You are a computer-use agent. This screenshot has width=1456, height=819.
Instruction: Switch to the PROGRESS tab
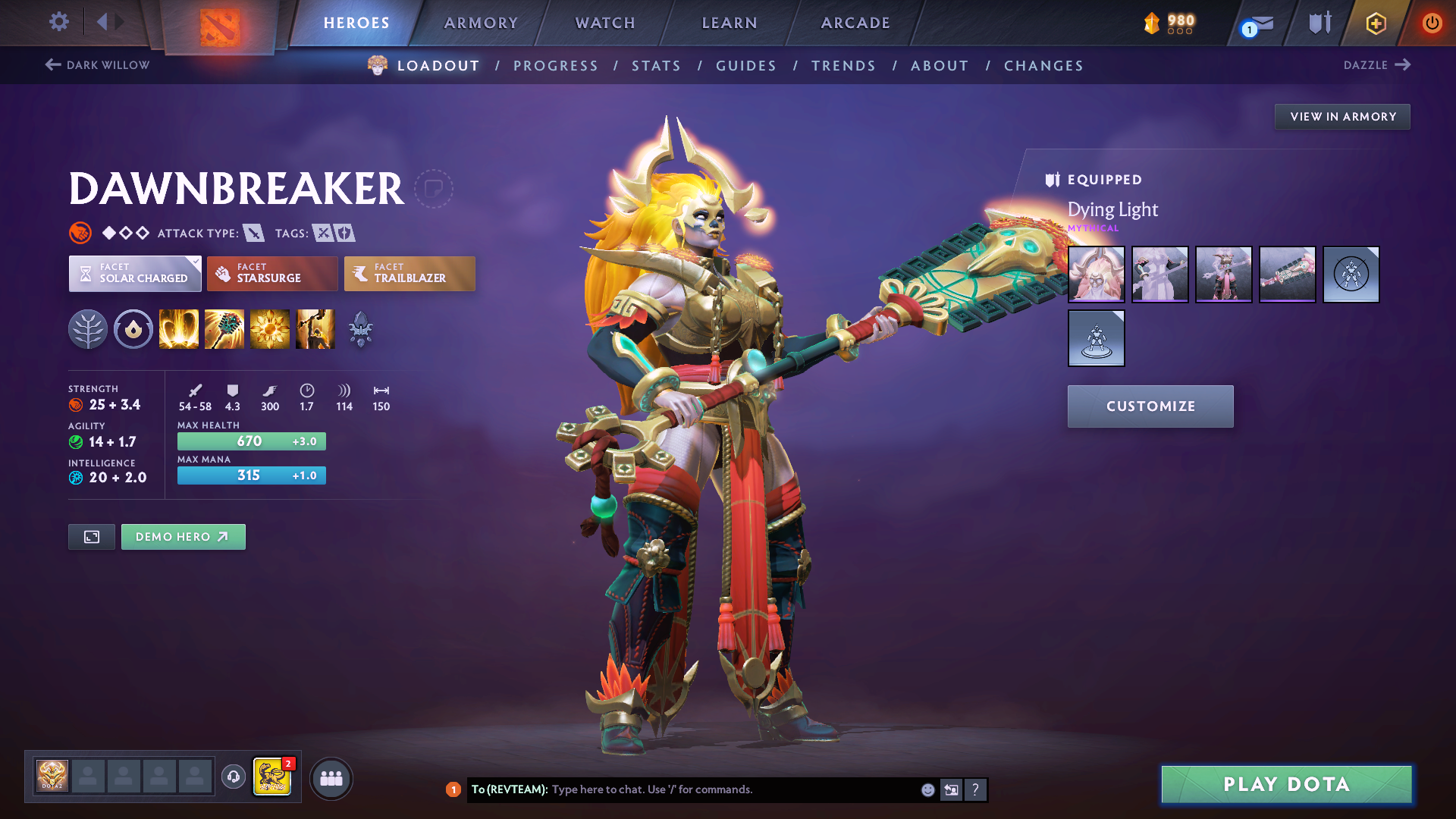coord(556,66)
